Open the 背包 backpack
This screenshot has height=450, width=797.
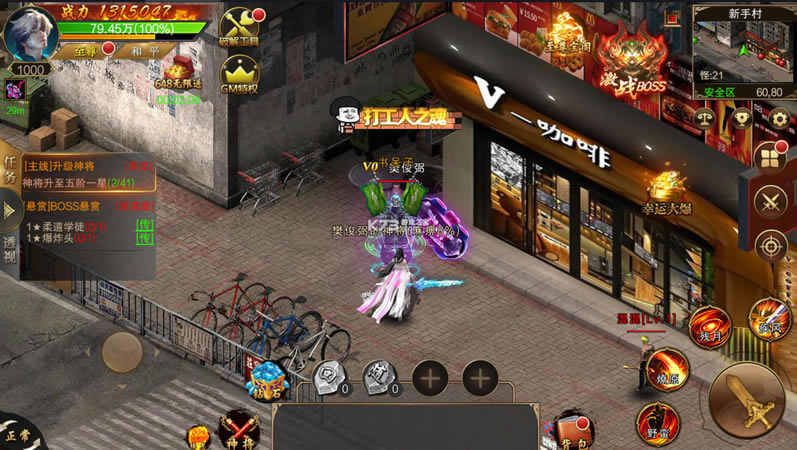571,429
